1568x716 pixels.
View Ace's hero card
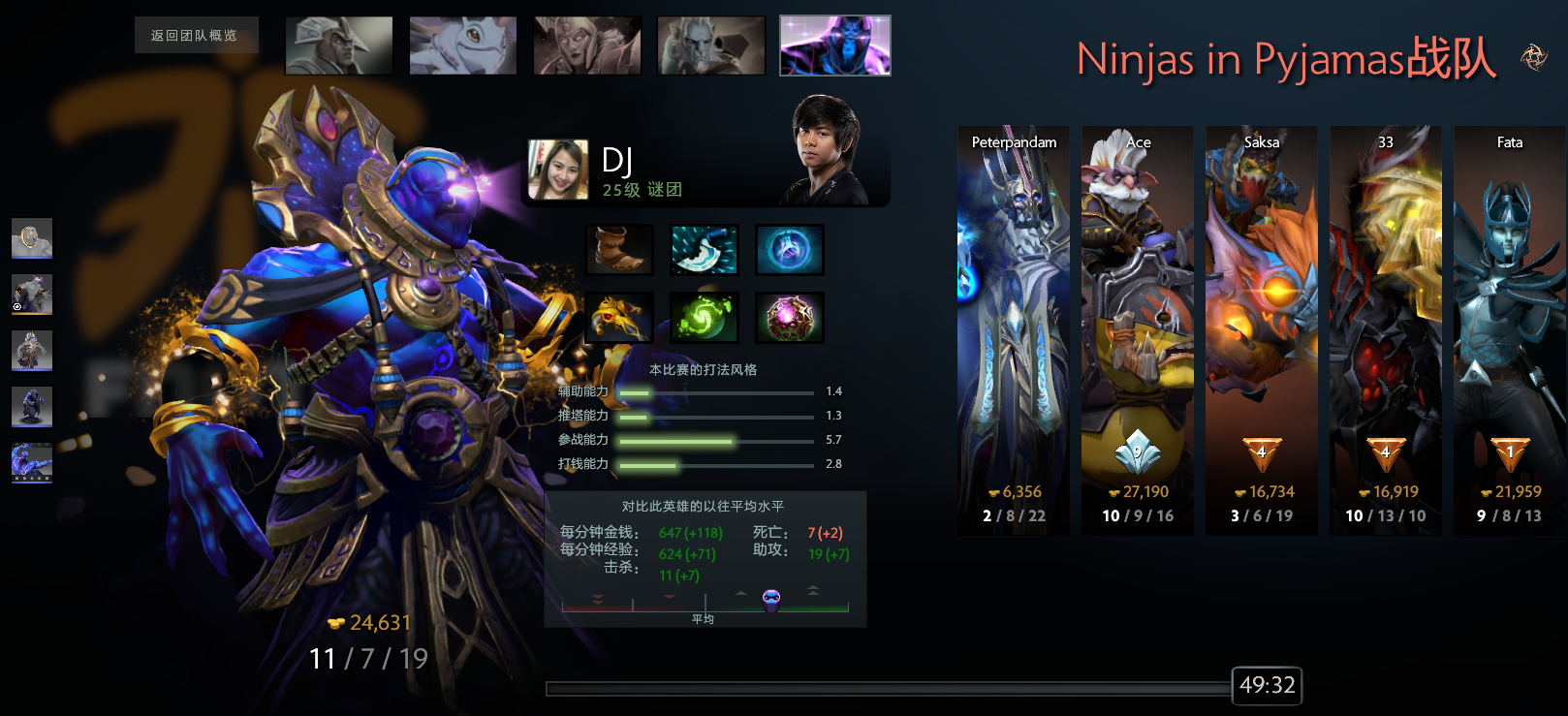(1138, 329)
